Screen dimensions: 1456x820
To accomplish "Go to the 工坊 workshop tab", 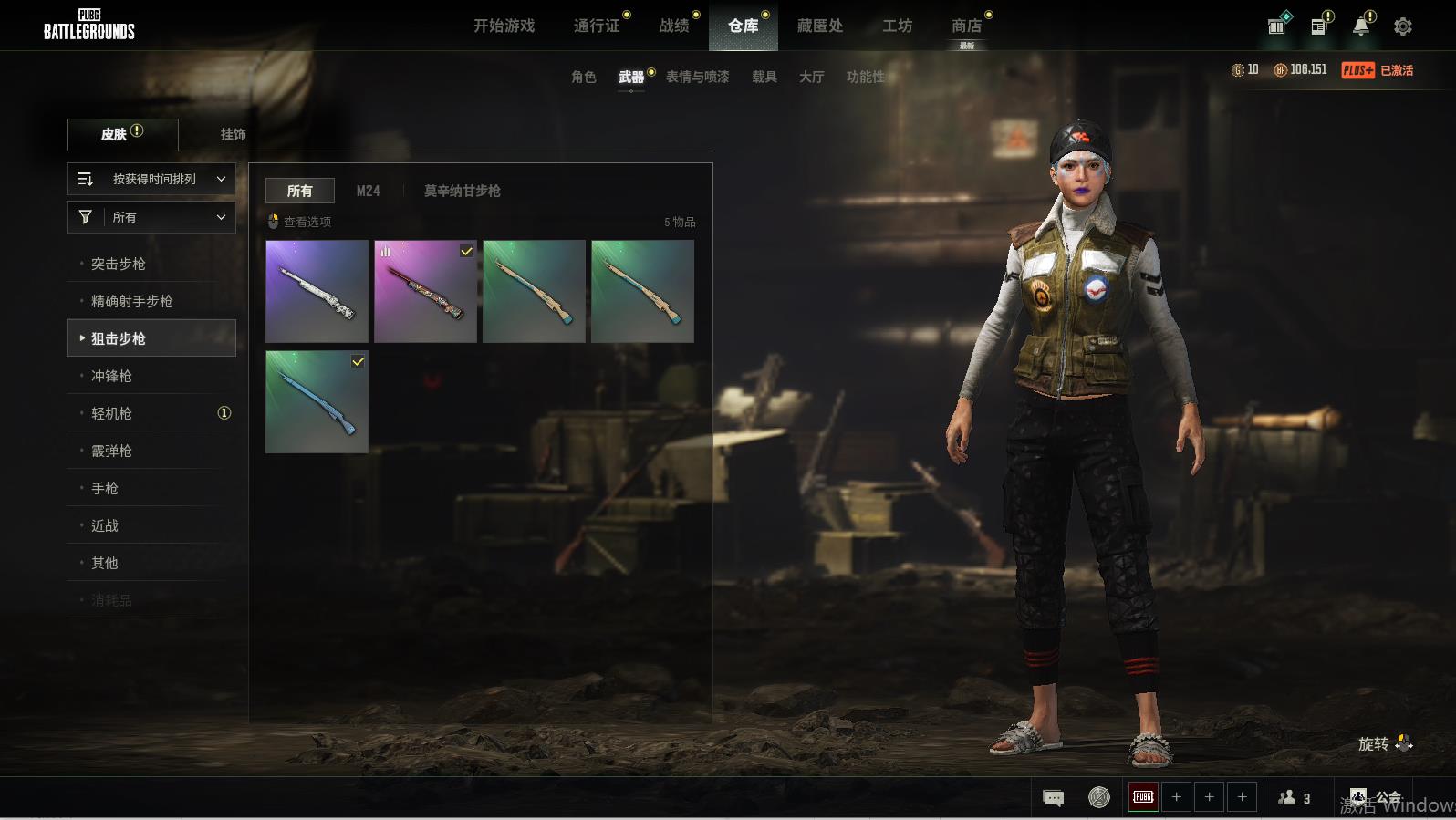I will click(897, 26).
